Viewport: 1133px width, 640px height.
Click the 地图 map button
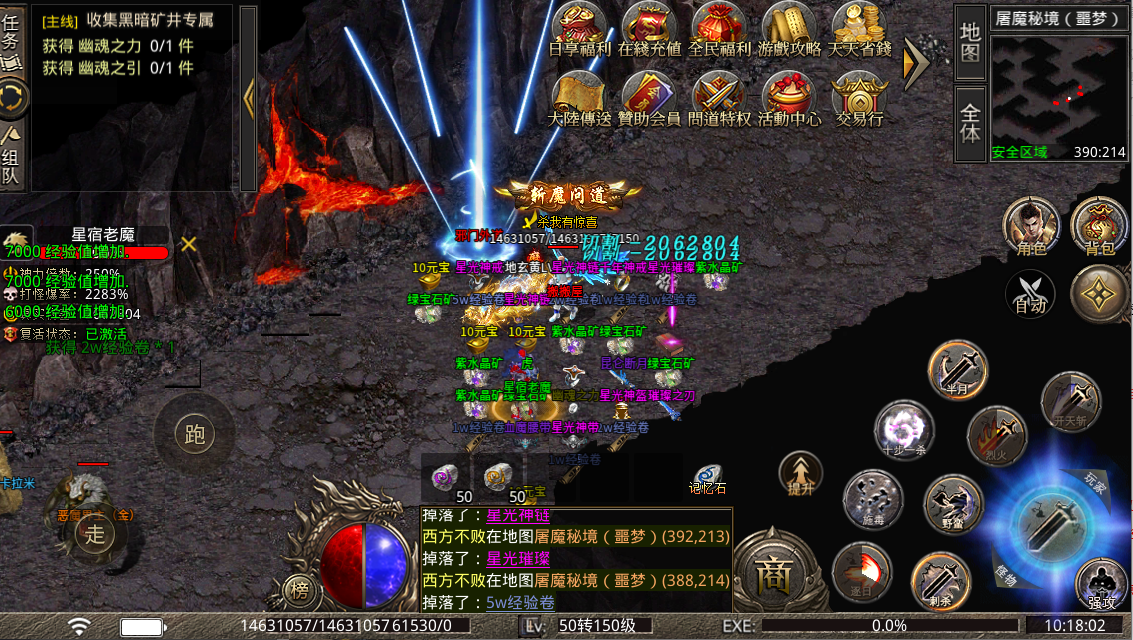coord(970,42)
